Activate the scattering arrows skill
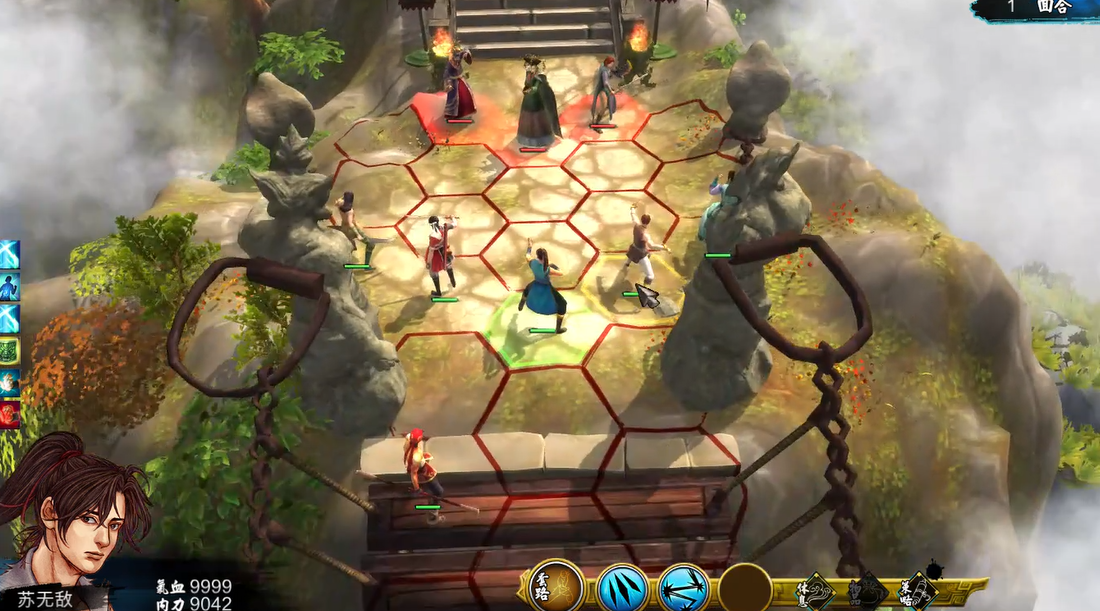 (x=684, y=588)
